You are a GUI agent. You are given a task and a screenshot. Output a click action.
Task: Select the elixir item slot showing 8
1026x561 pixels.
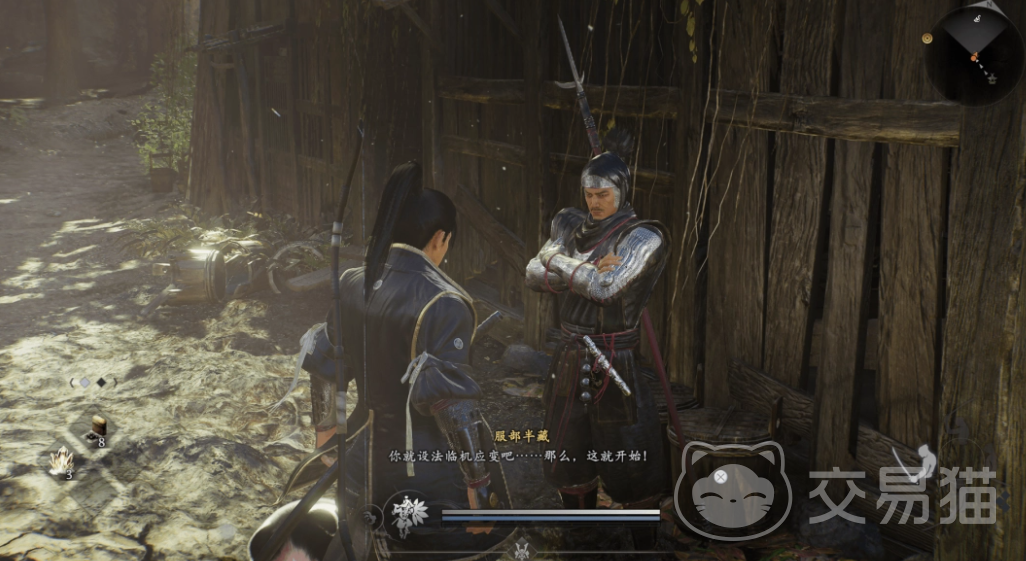(97, 427)
